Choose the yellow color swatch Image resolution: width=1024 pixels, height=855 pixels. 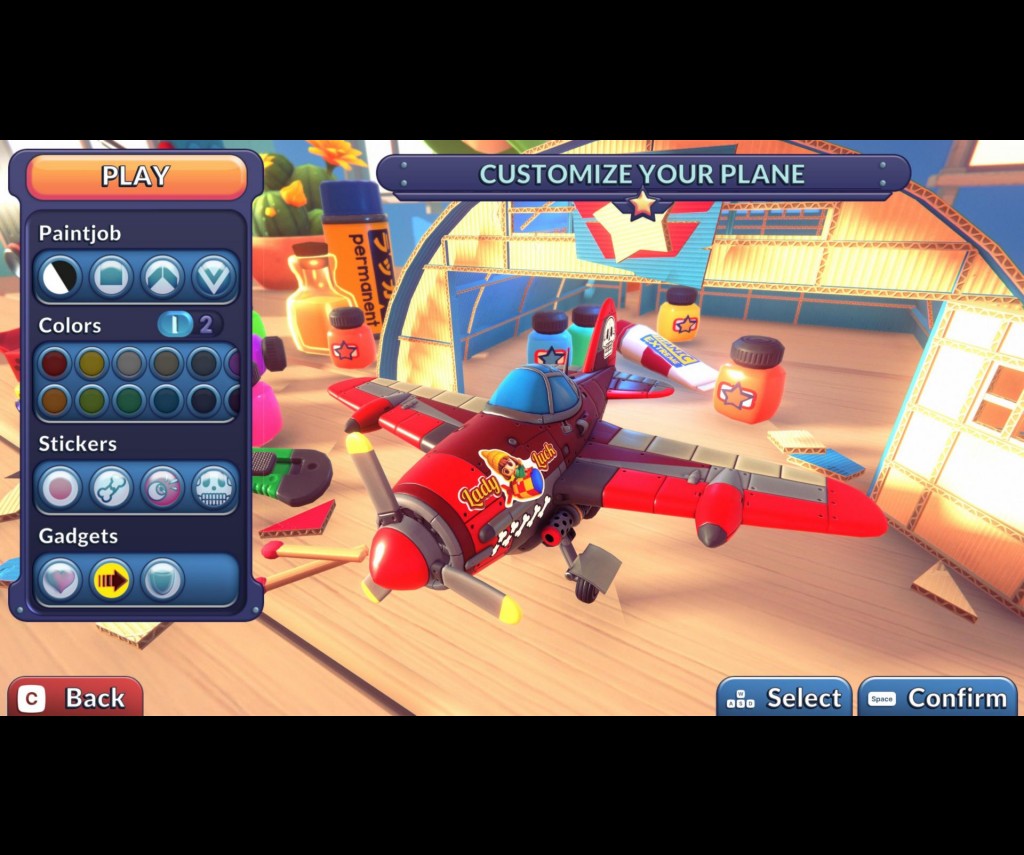92,363
